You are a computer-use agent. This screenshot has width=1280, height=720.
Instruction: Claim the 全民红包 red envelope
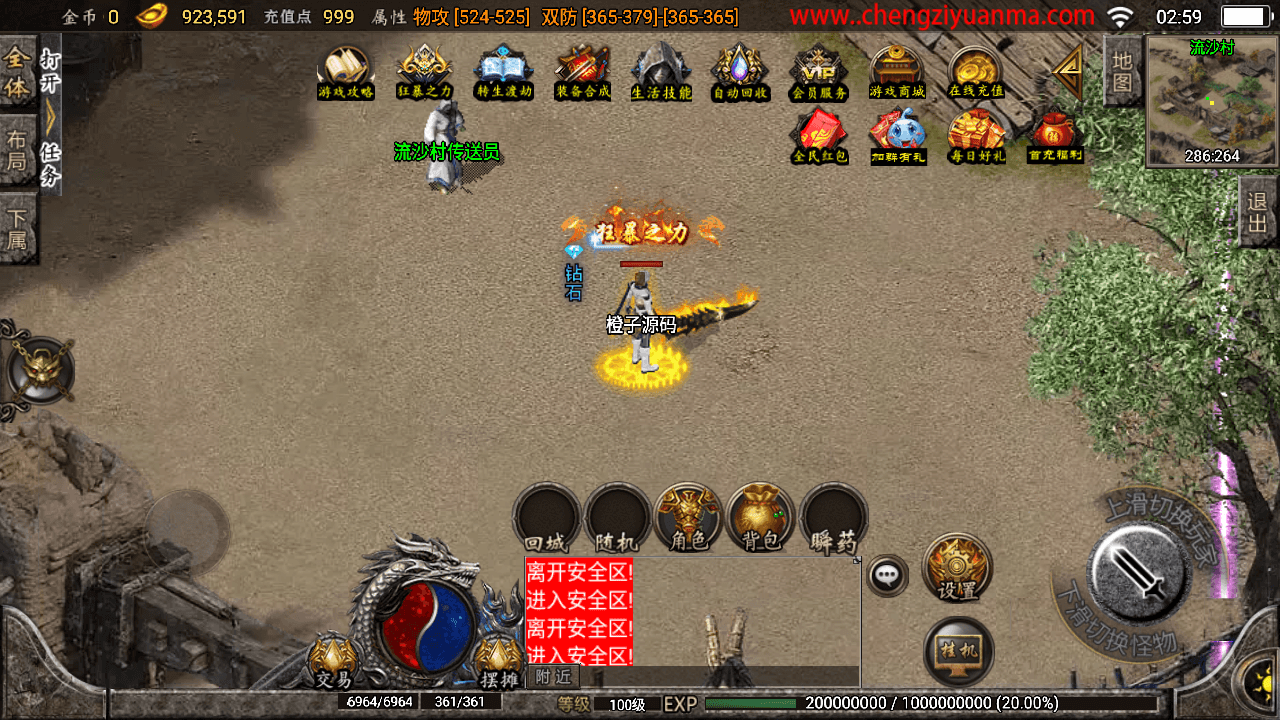(x=820, y=135)
